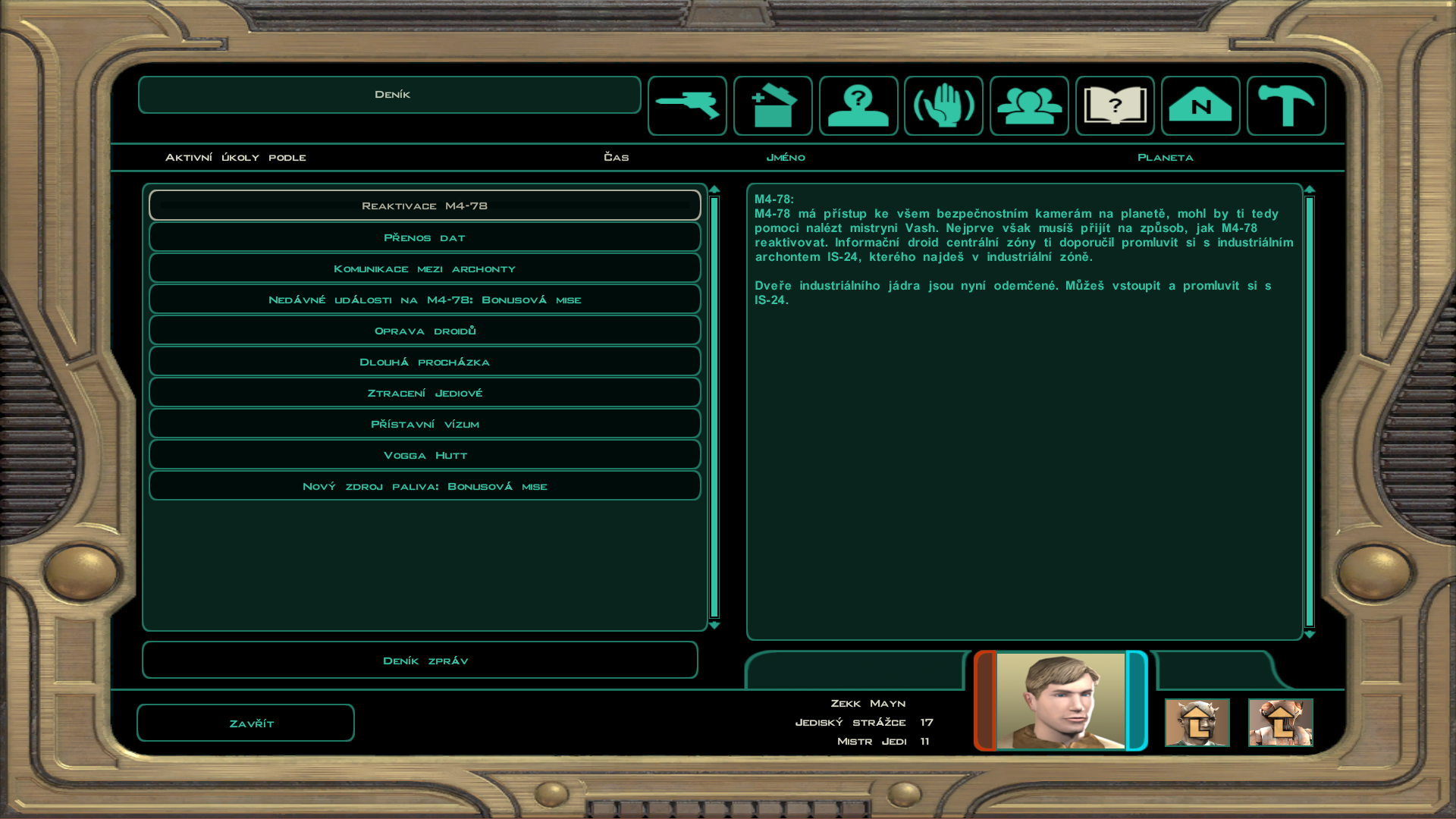Image resolution: width=1456 pixels, height=819 pixels.
Task: Open the Map screen icon
Action: tap(1200, 105)
